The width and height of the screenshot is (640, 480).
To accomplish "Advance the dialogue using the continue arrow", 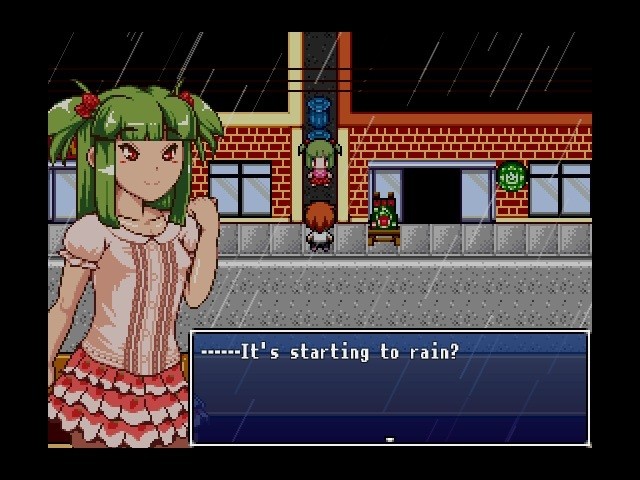I will pyautogui.click(x=389, y=438).
